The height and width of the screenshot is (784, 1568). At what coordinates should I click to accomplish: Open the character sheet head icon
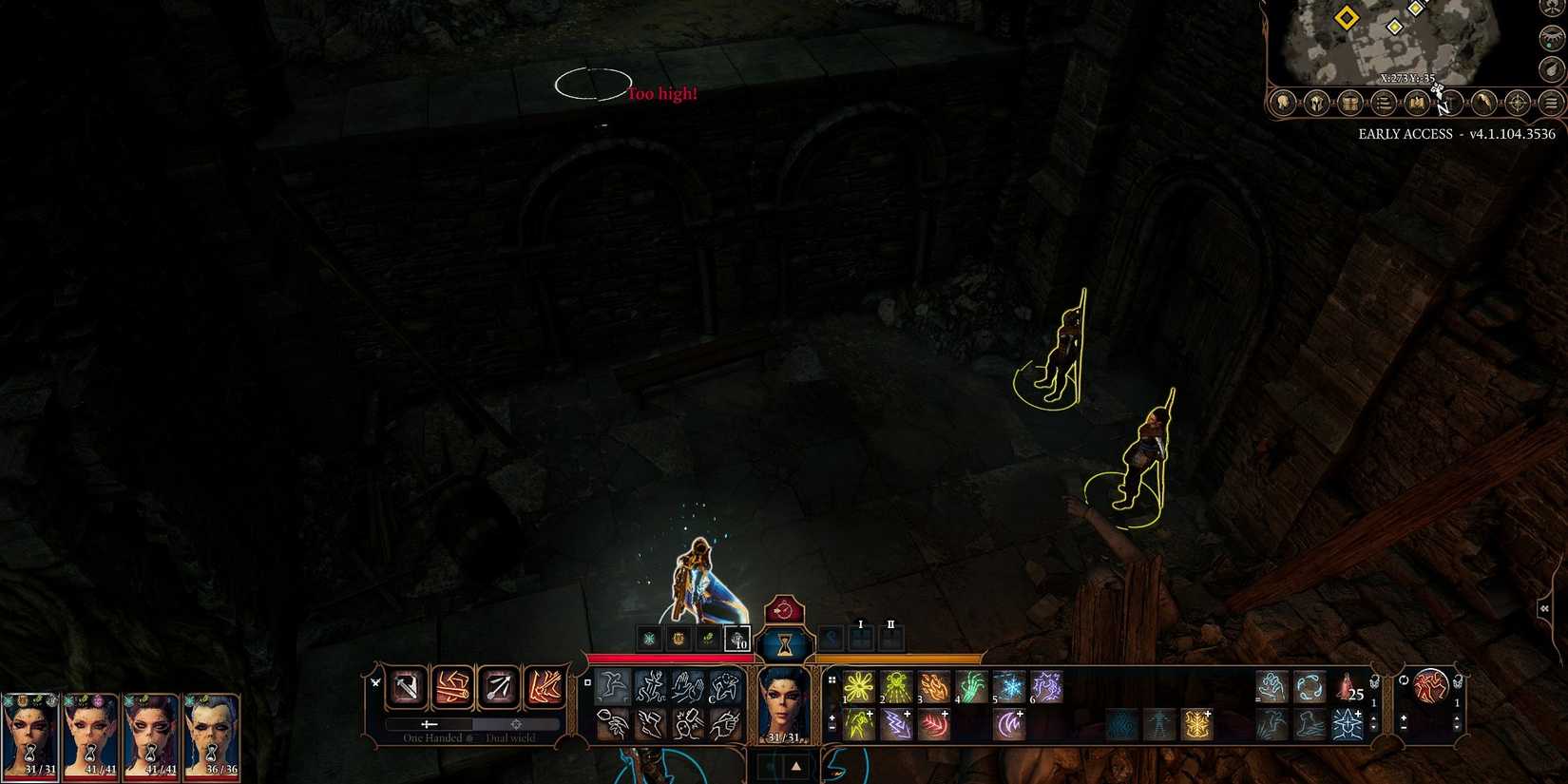pos(1283,104)
